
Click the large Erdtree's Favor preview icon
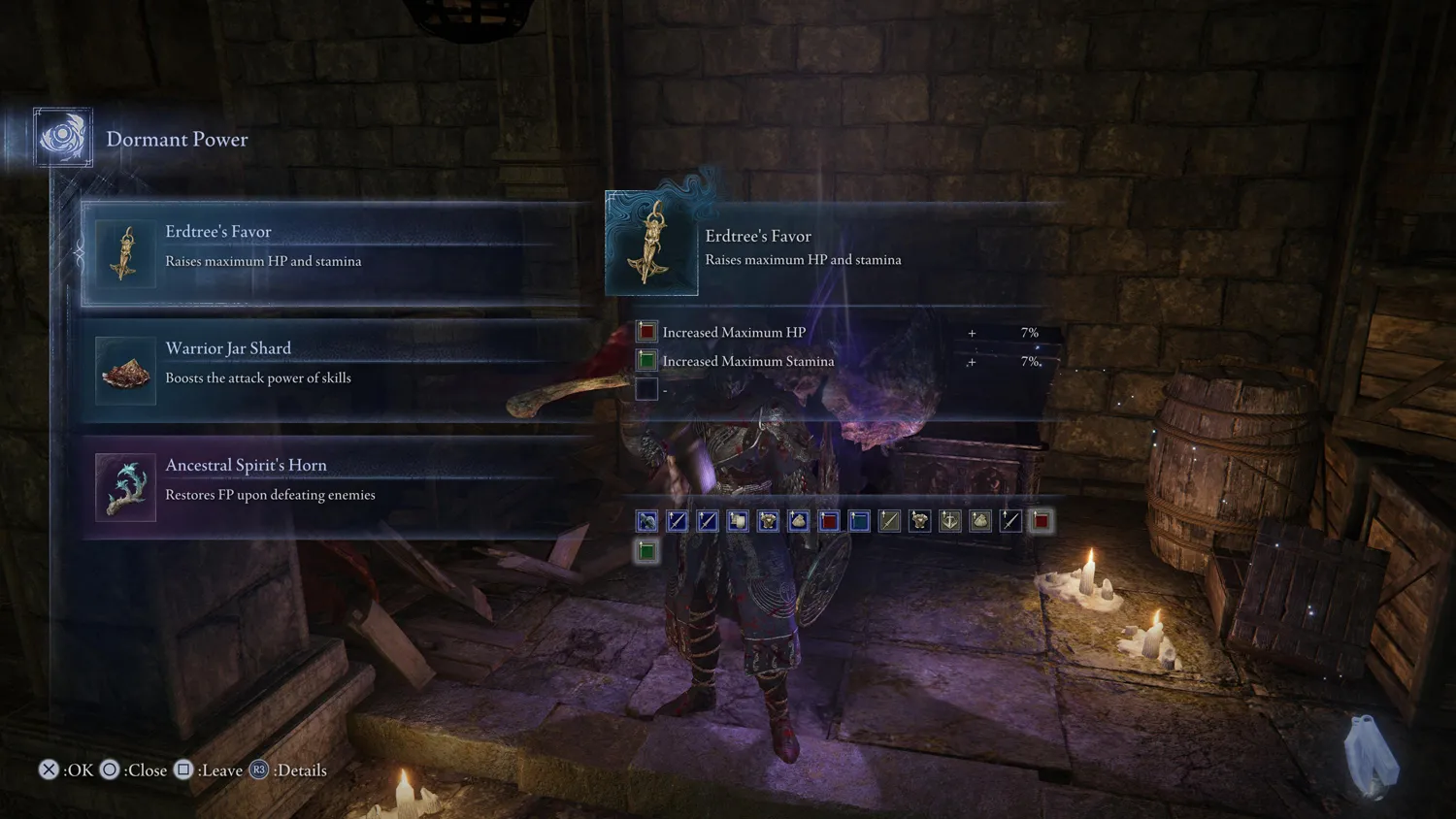pos(651,244)
